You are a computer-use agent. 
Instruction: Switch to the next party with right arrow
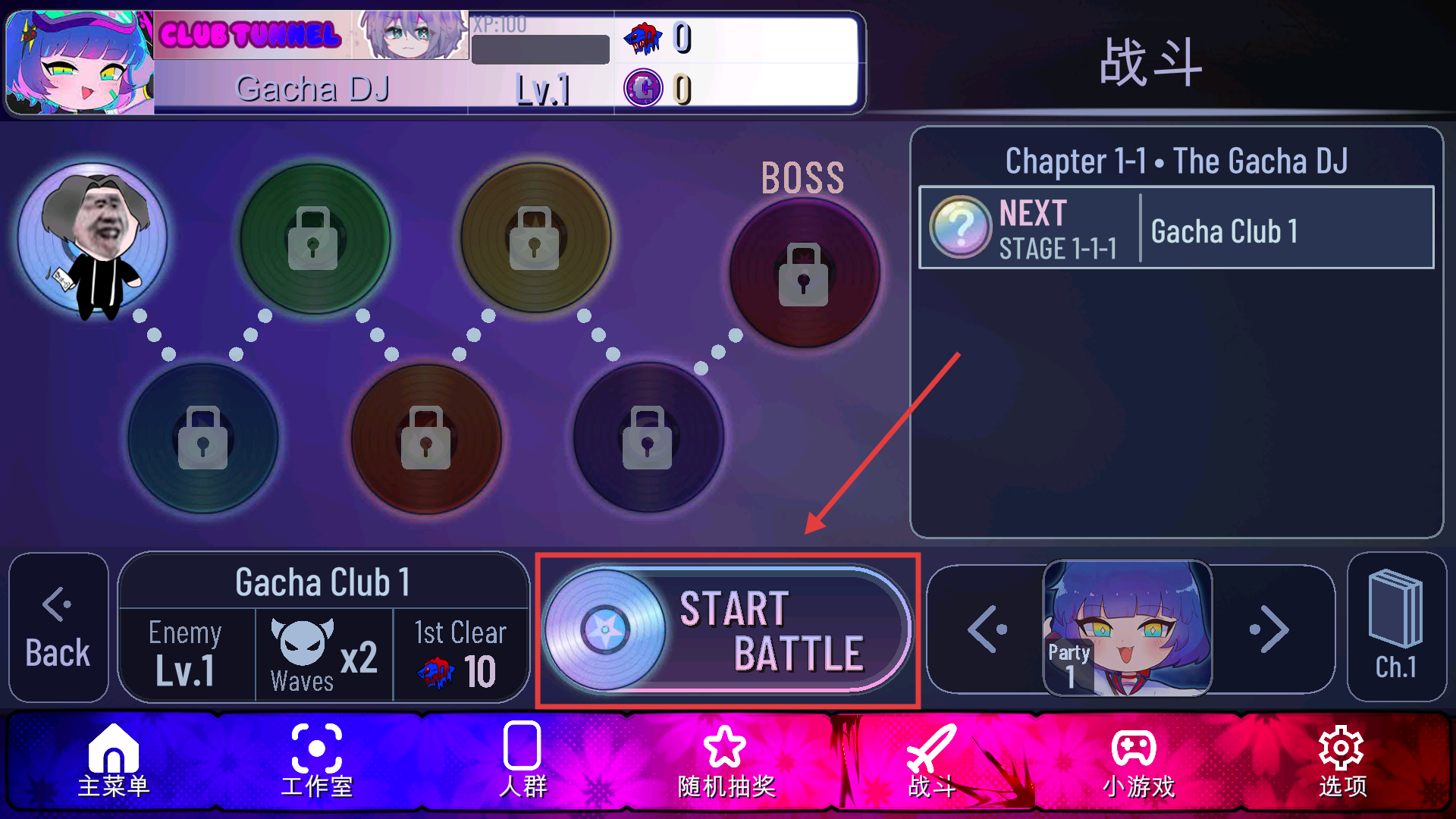pos(1269,629)
